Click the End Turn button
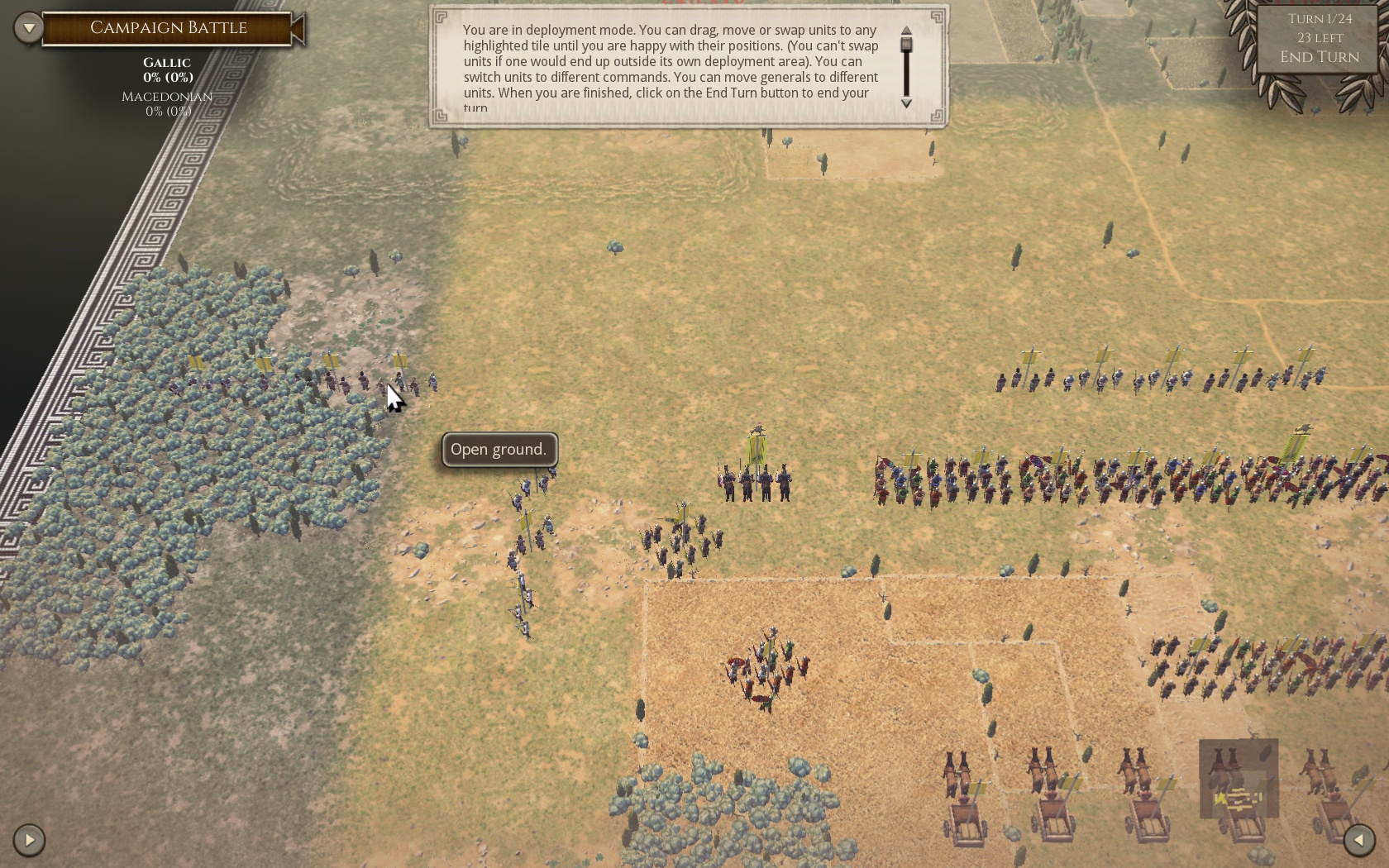 1319,57
